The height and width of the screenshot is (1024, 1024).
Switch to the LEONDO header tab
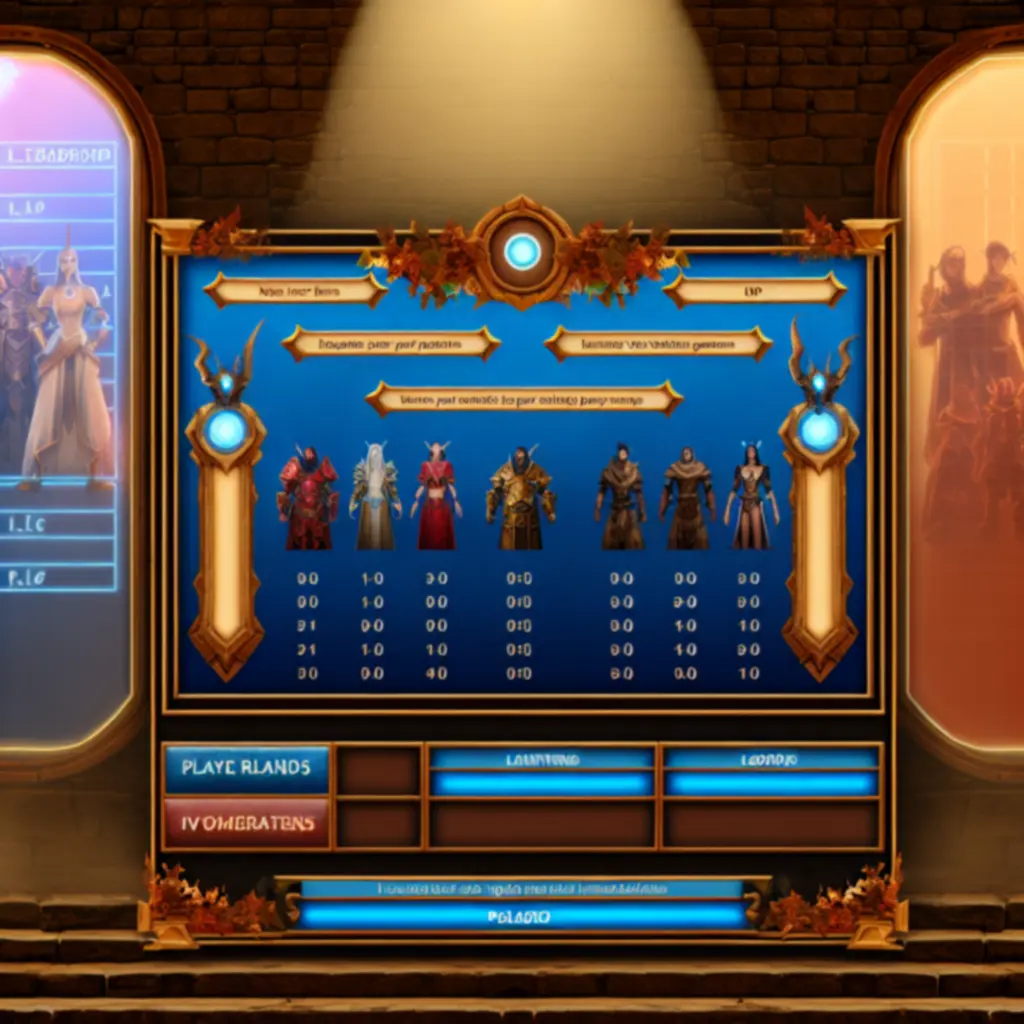pyautogui.click(x=770, y=761)
